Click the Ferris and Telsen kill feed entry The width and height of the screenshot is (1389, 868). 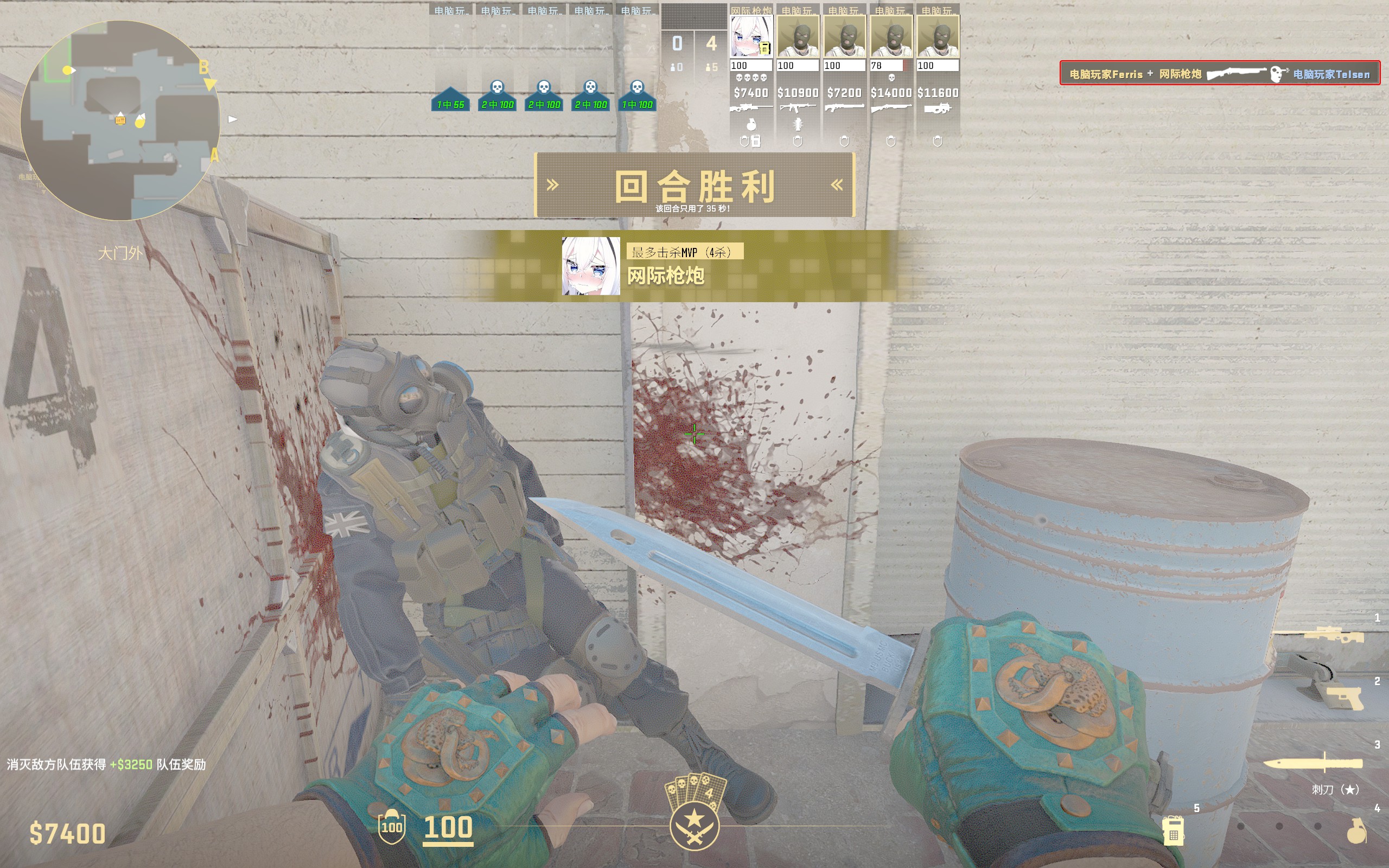click(x=1220, y=73)
